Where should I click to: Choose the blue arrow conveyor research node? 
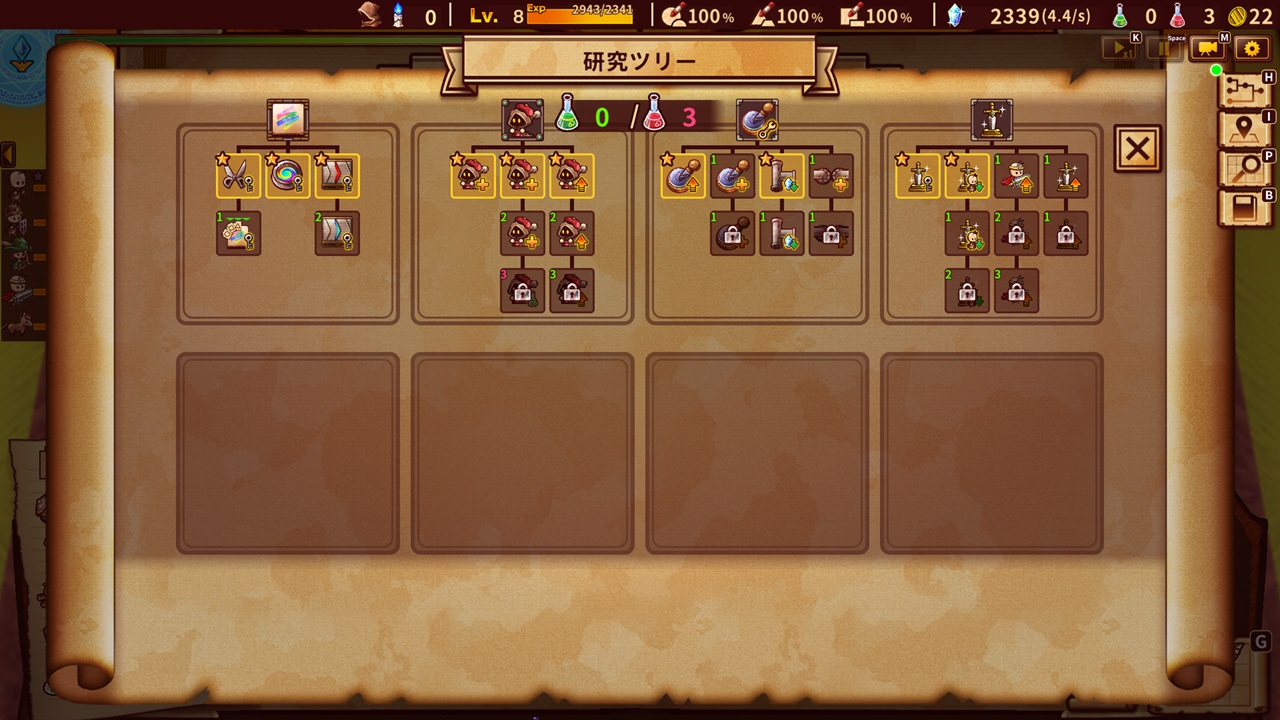(x=337, y=233)
